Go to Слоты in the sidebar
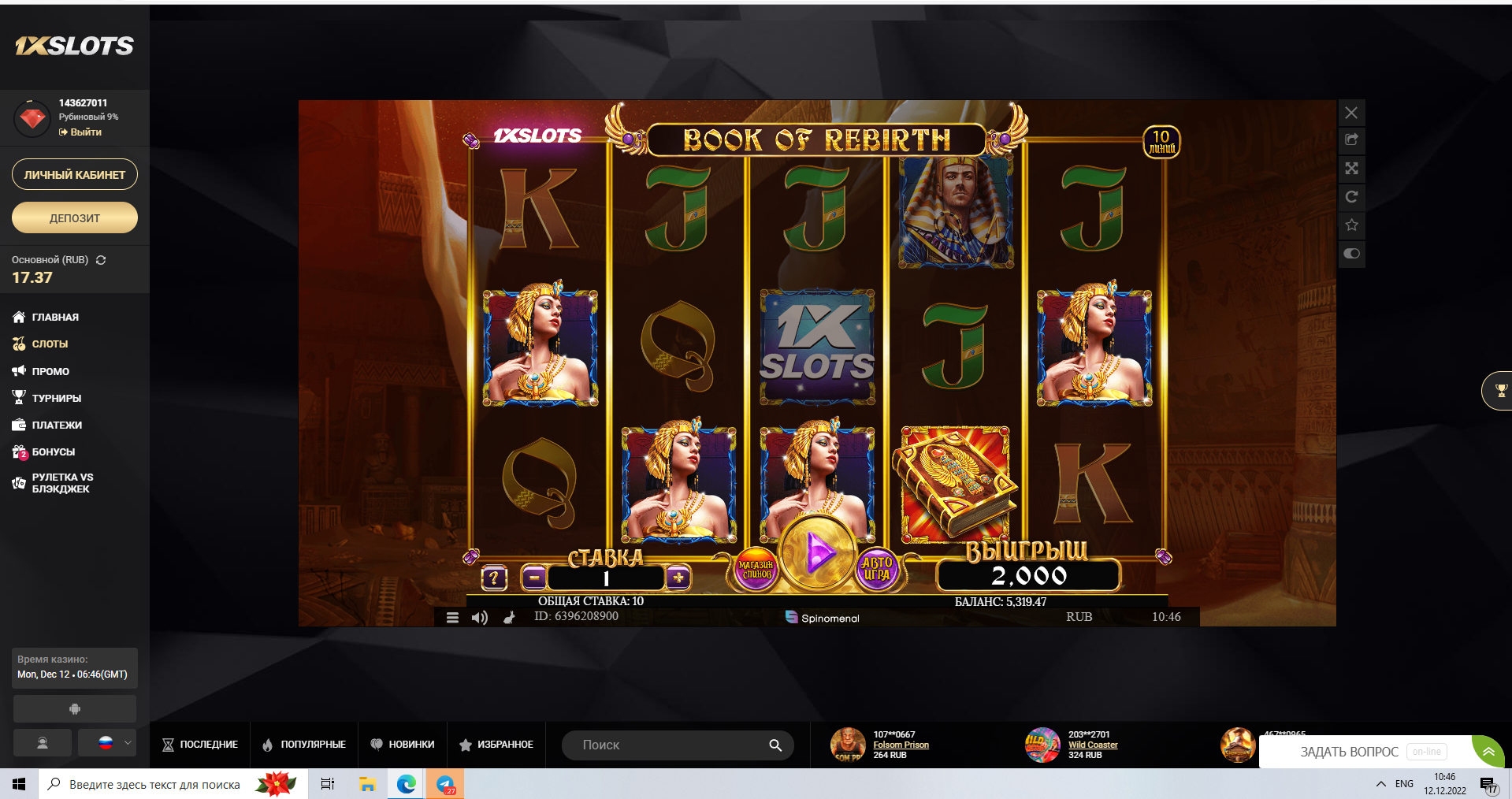This screenshot has height=799, width=1512. point(50,344)
